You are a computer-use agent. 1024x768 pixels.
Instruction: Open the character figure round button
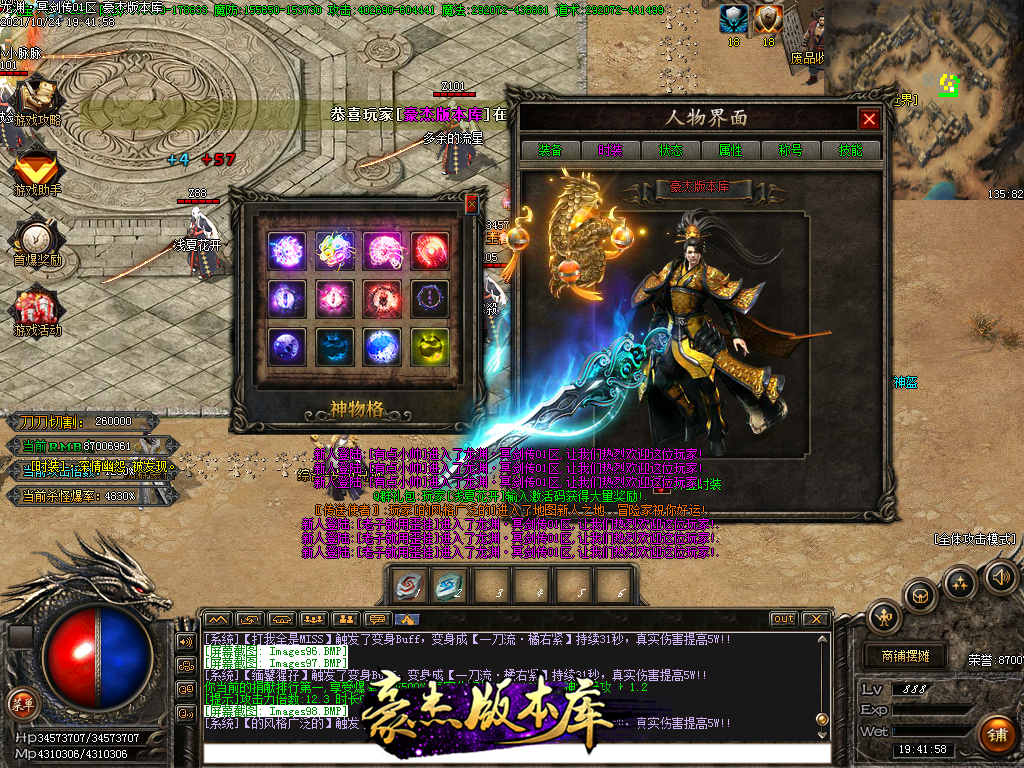pyautogui.click(x=885, y=617)
